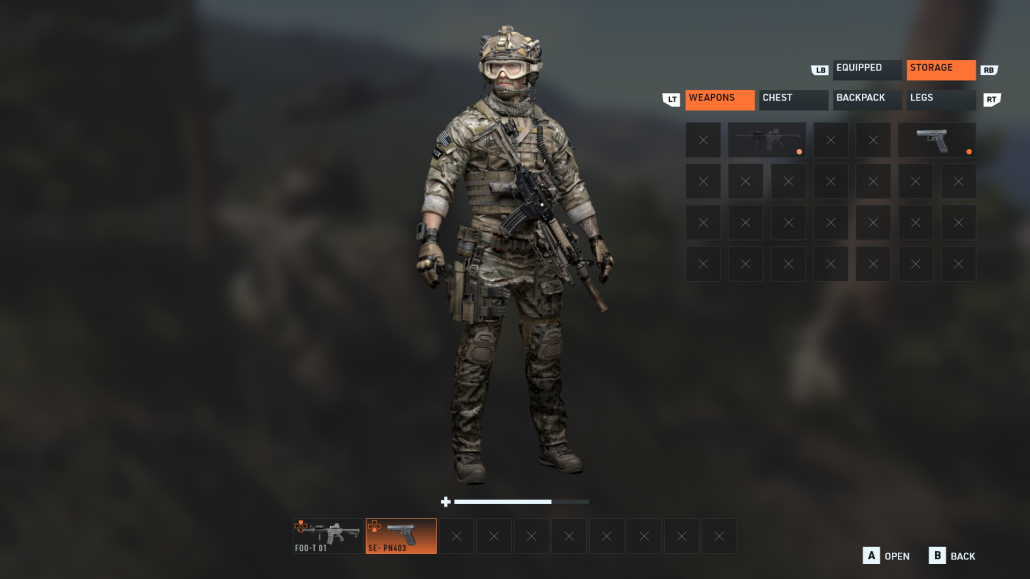
Task: Switch to the Equipped tab
Action: coord(867,69)
